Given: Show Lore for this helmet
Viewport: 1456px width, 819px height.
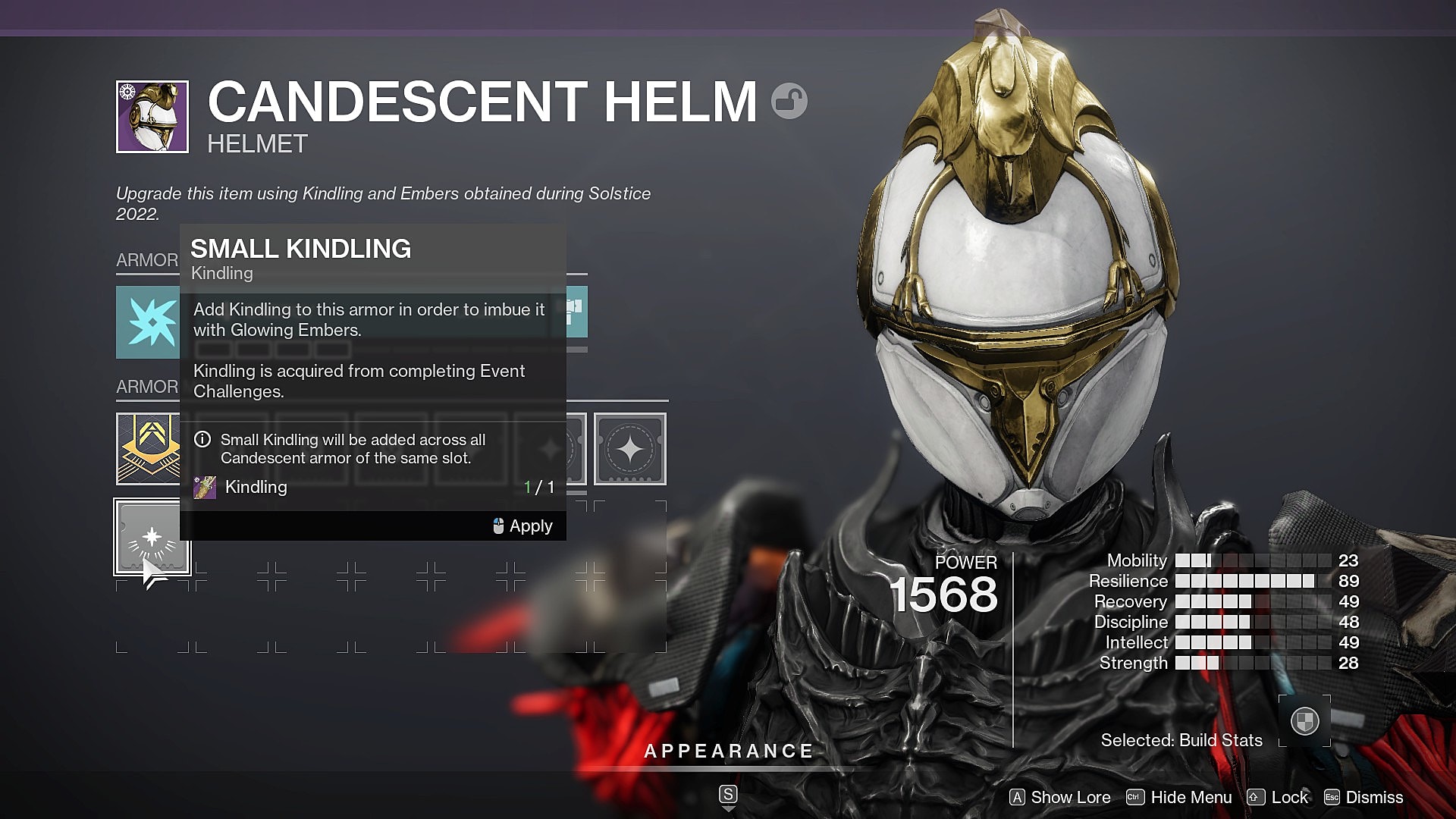Looking at the screenshot, I should (1060, 798).
